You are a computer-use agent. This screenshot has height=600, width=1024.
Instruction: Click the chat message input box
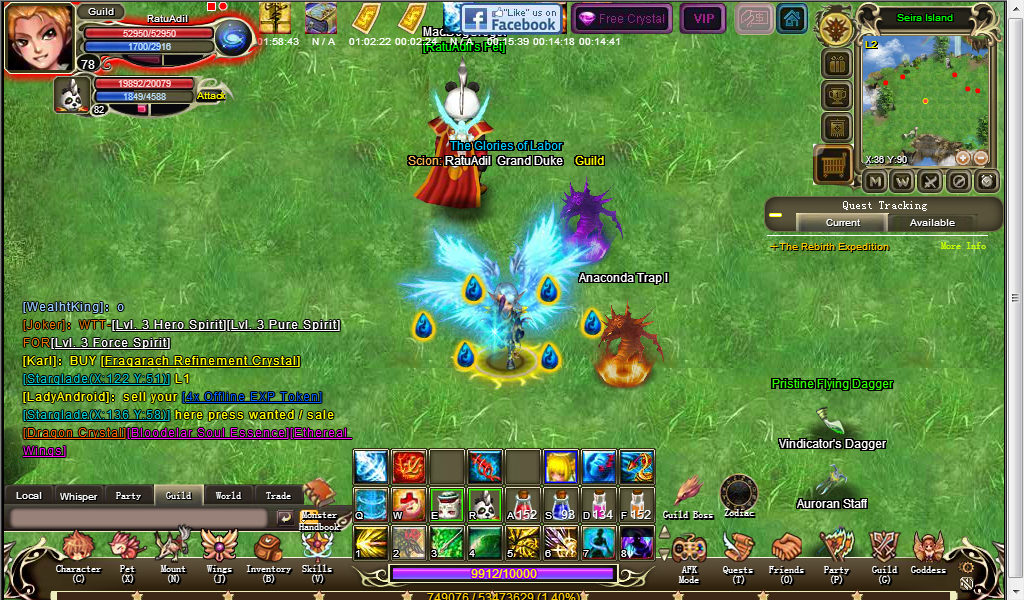(138, 518)
